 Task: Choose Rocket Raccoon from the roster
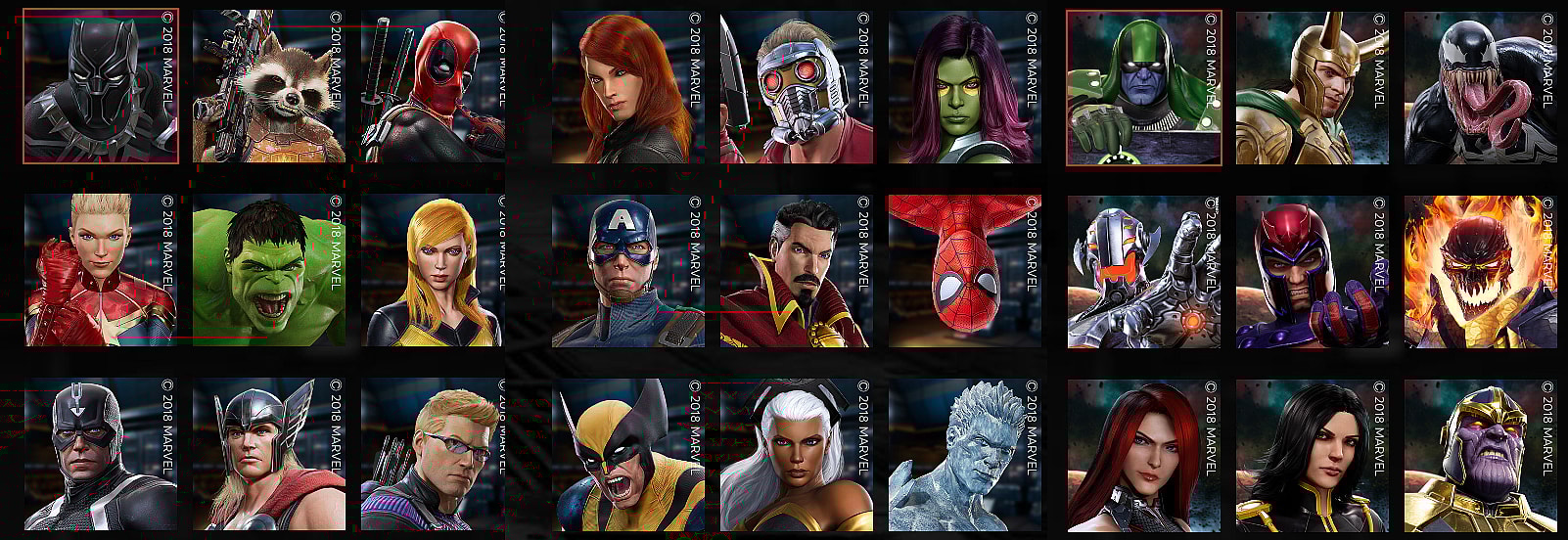269,87
